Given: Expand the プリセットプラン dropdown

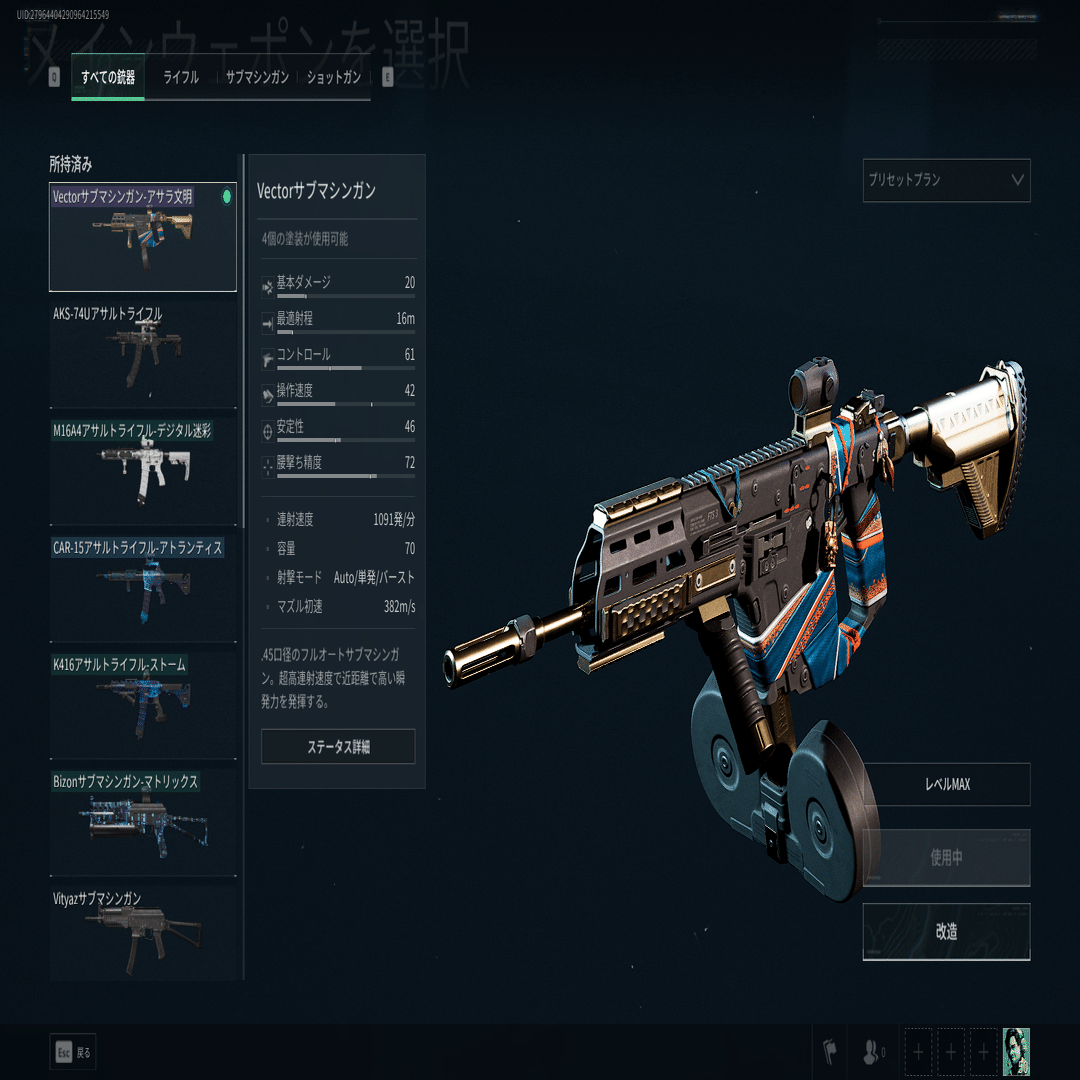Looking at the screenshot, I should click(946, 181).
